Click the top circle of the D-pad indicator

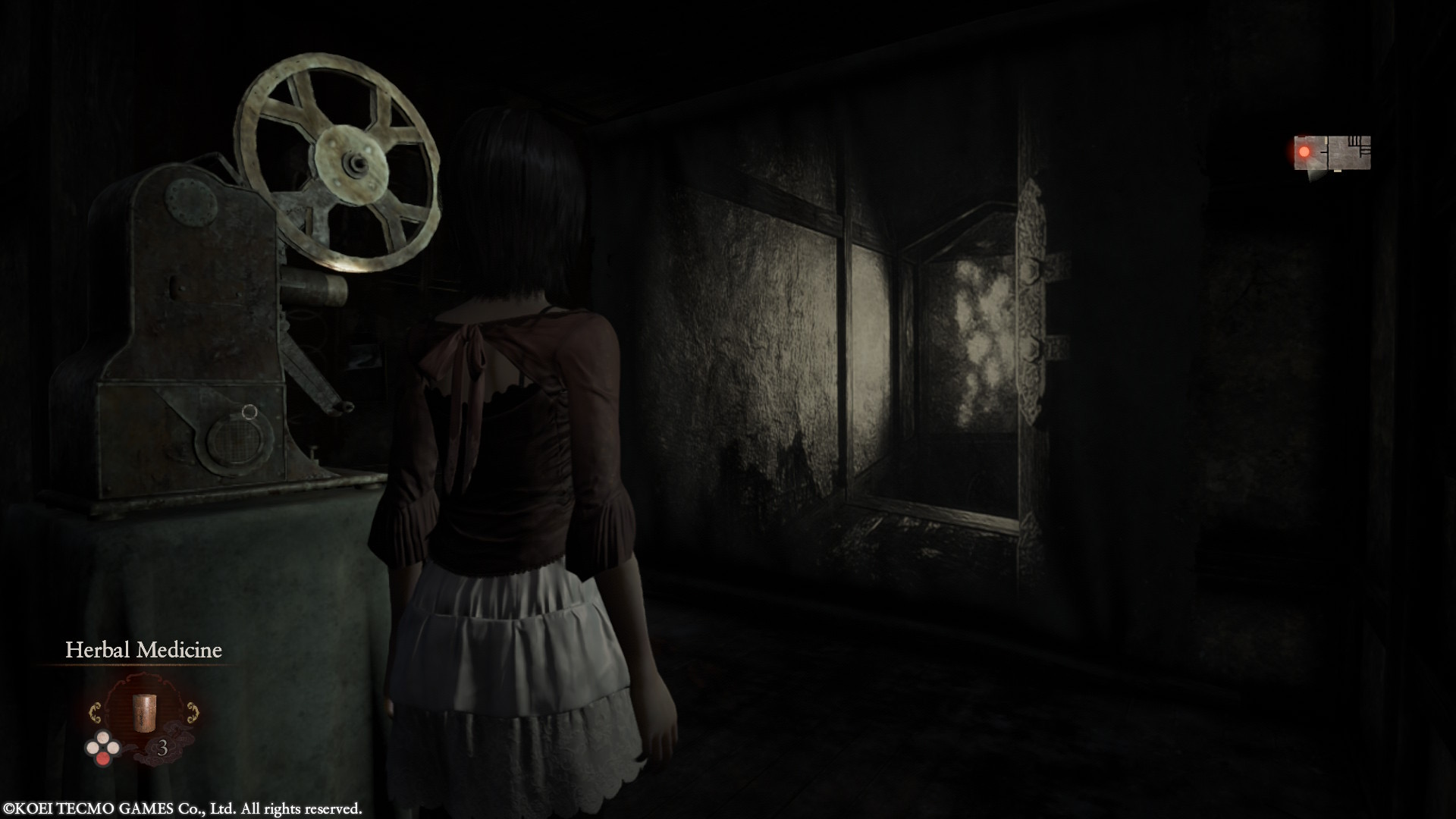click(103, 739)
